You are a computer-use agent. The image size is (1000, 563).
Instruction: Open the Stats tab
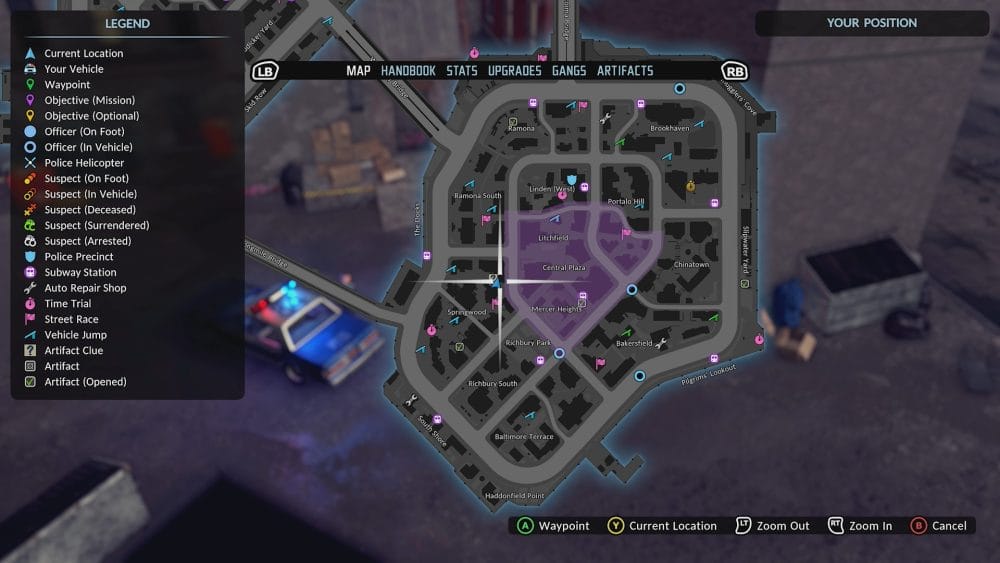pos(461,71)
